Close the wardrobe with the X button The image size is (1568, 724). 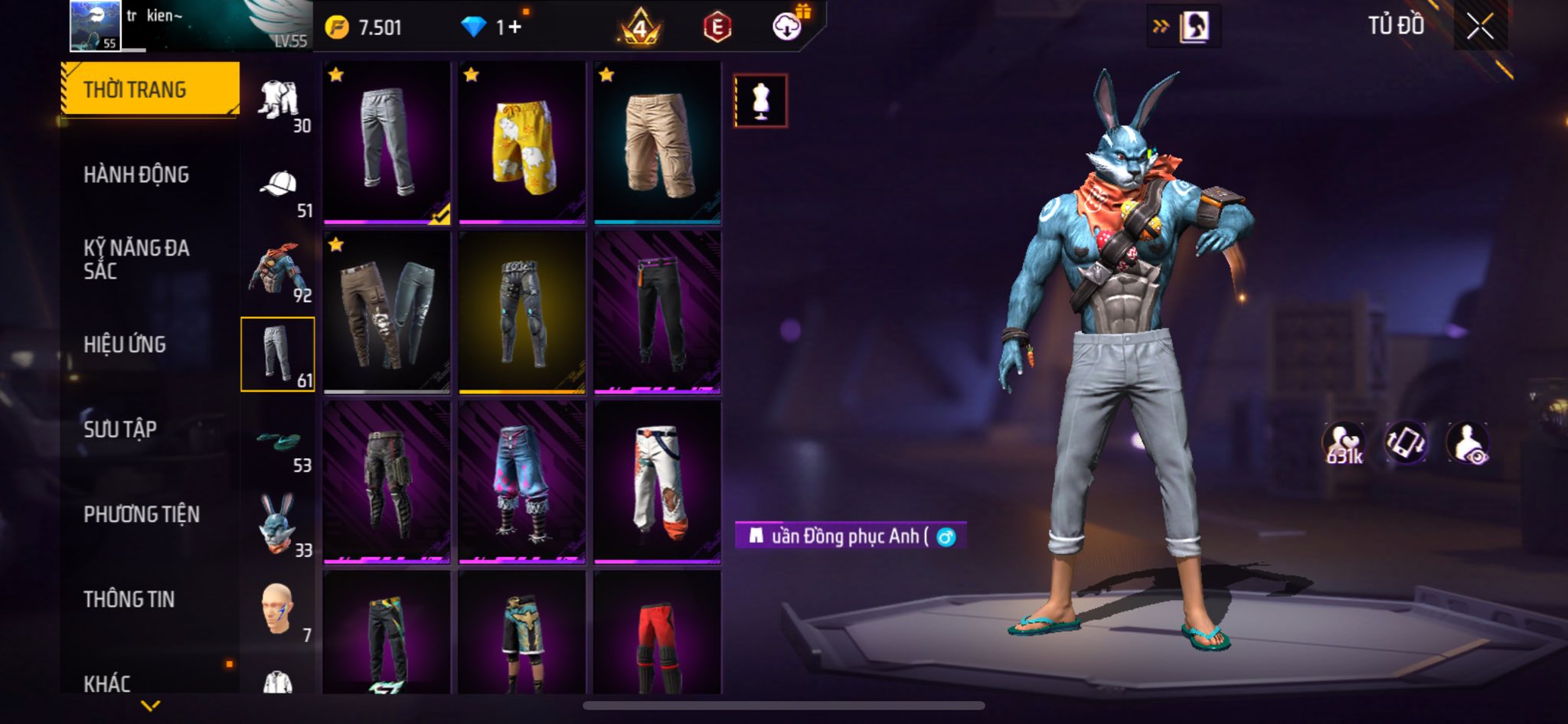point(1480,28)
